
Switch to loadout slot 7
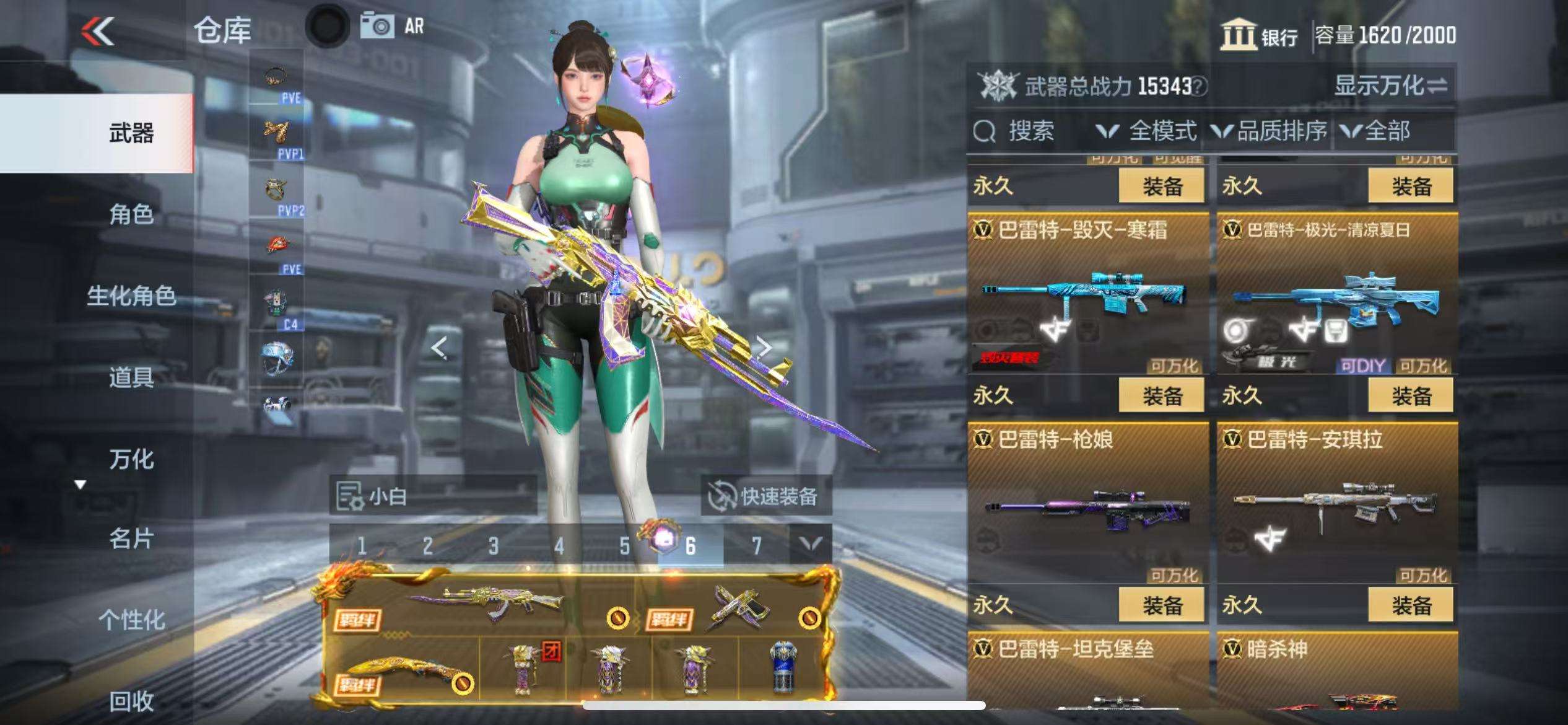tap(756, 546)
